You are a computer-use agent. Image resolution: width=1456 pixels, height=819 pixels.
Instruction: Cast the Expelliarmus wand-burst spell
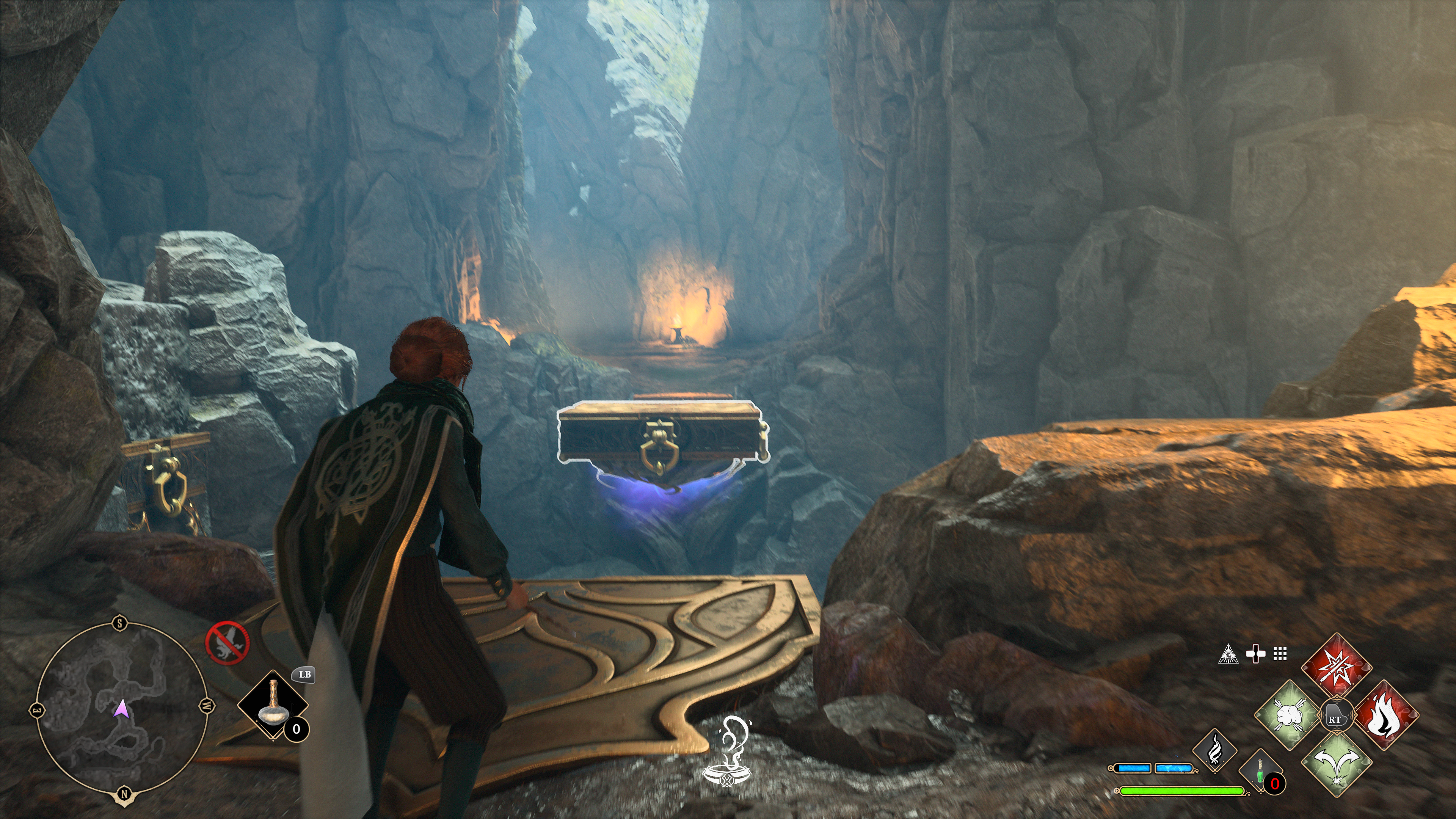[x=1337, y=667]
